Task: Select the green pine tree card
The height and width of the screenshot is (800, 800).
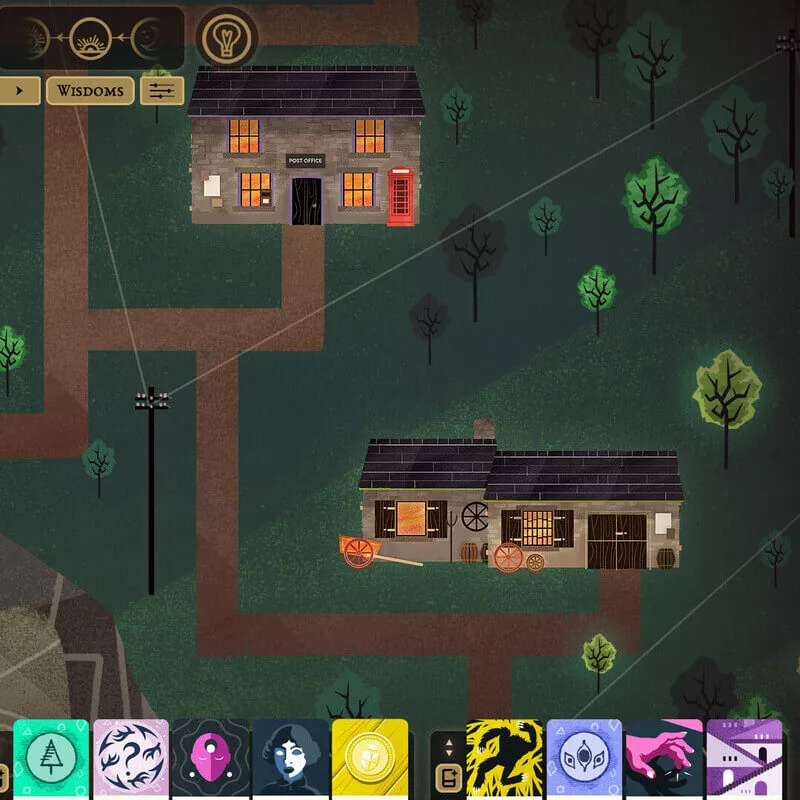Action: coord(50,758)
